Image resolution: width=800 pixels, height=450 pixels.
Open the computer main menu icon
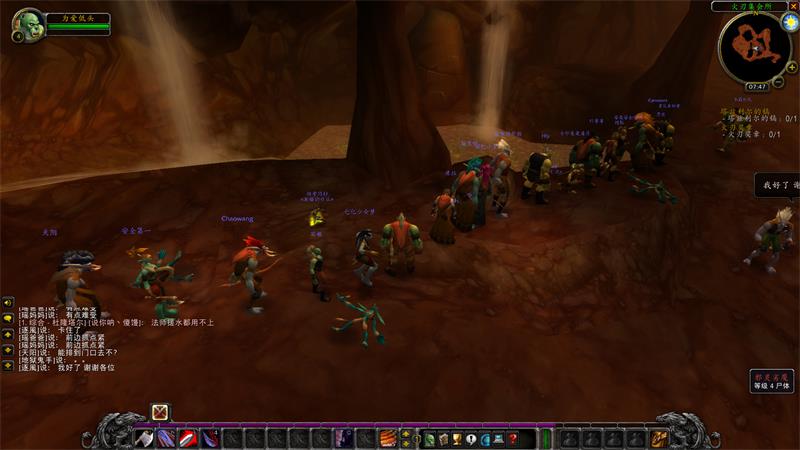pyautogui.click(x=499, y=438)
